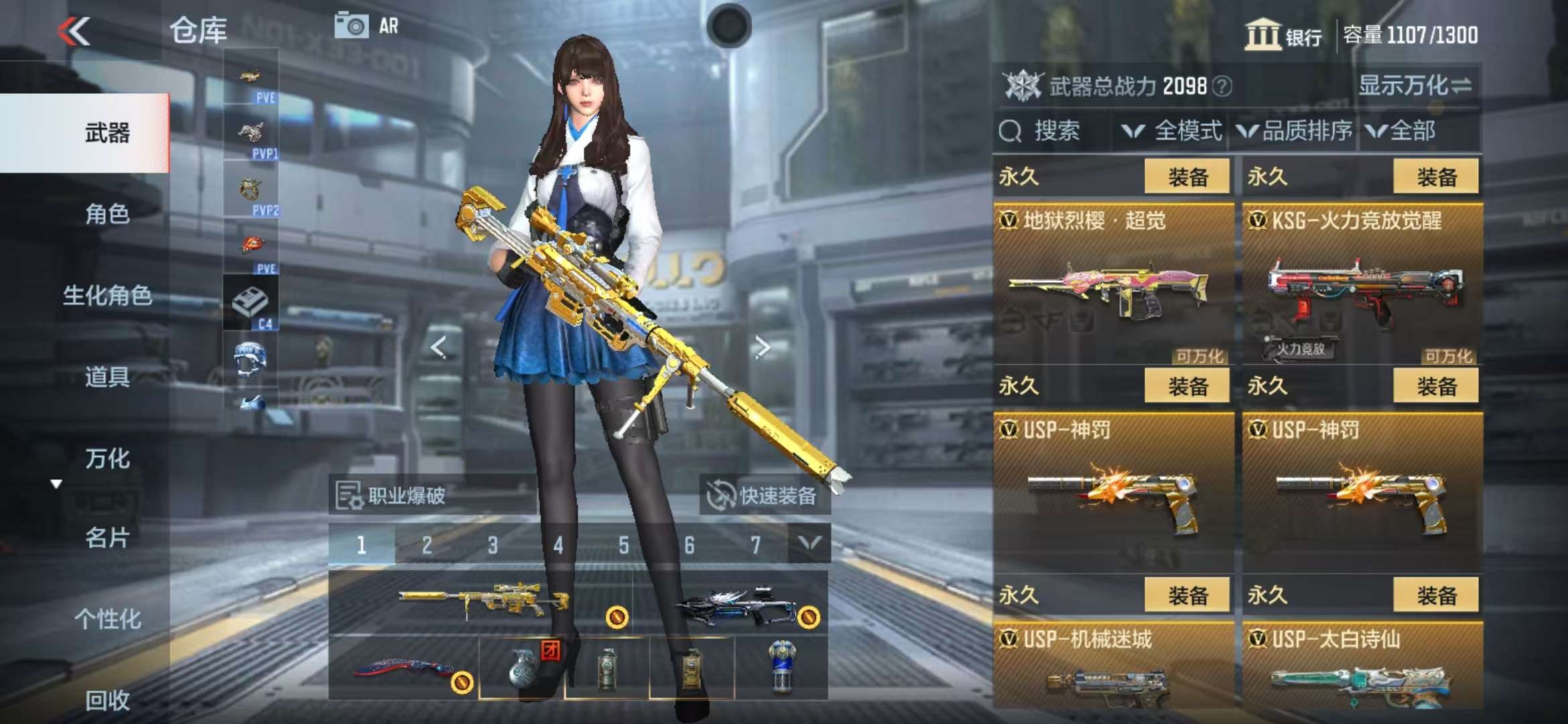Tap the 快速装备 quick equip button

[x=765, y=496]
